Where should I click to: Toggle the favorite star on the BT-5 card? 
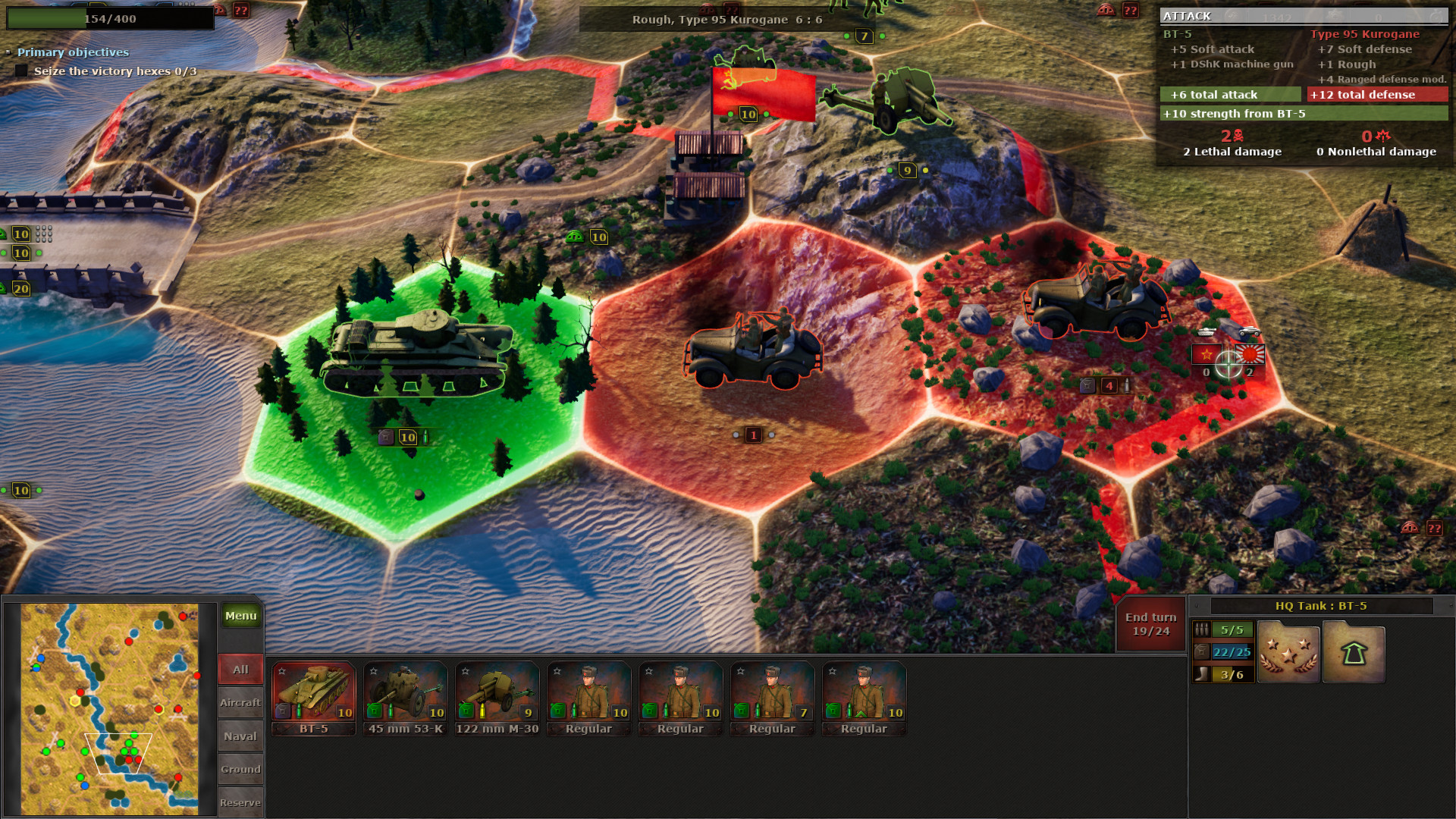[x=281, y=670]
